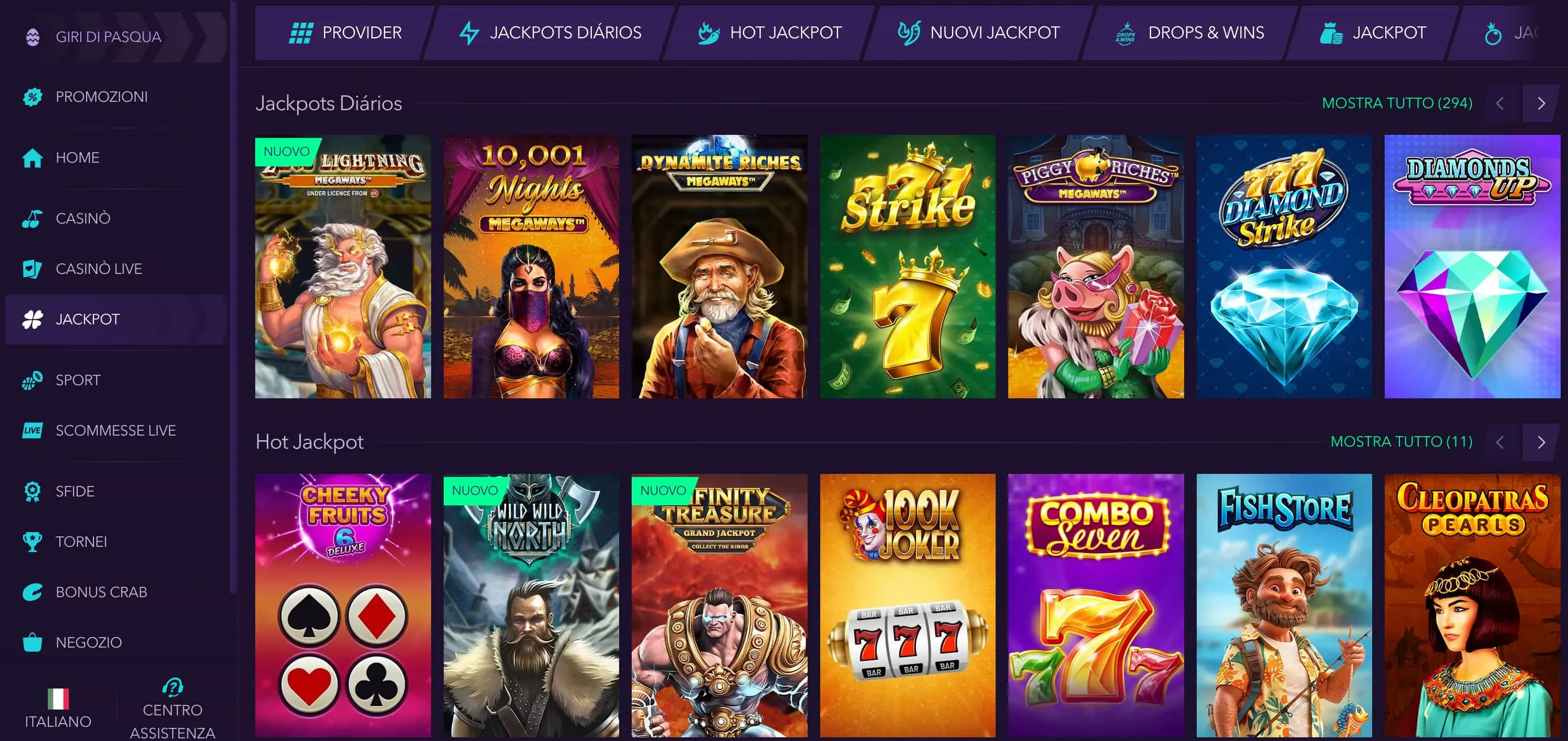
Task: Click the Giri di Pasqua egg icon
Action: pyautogui.click(x=35, y=37)
